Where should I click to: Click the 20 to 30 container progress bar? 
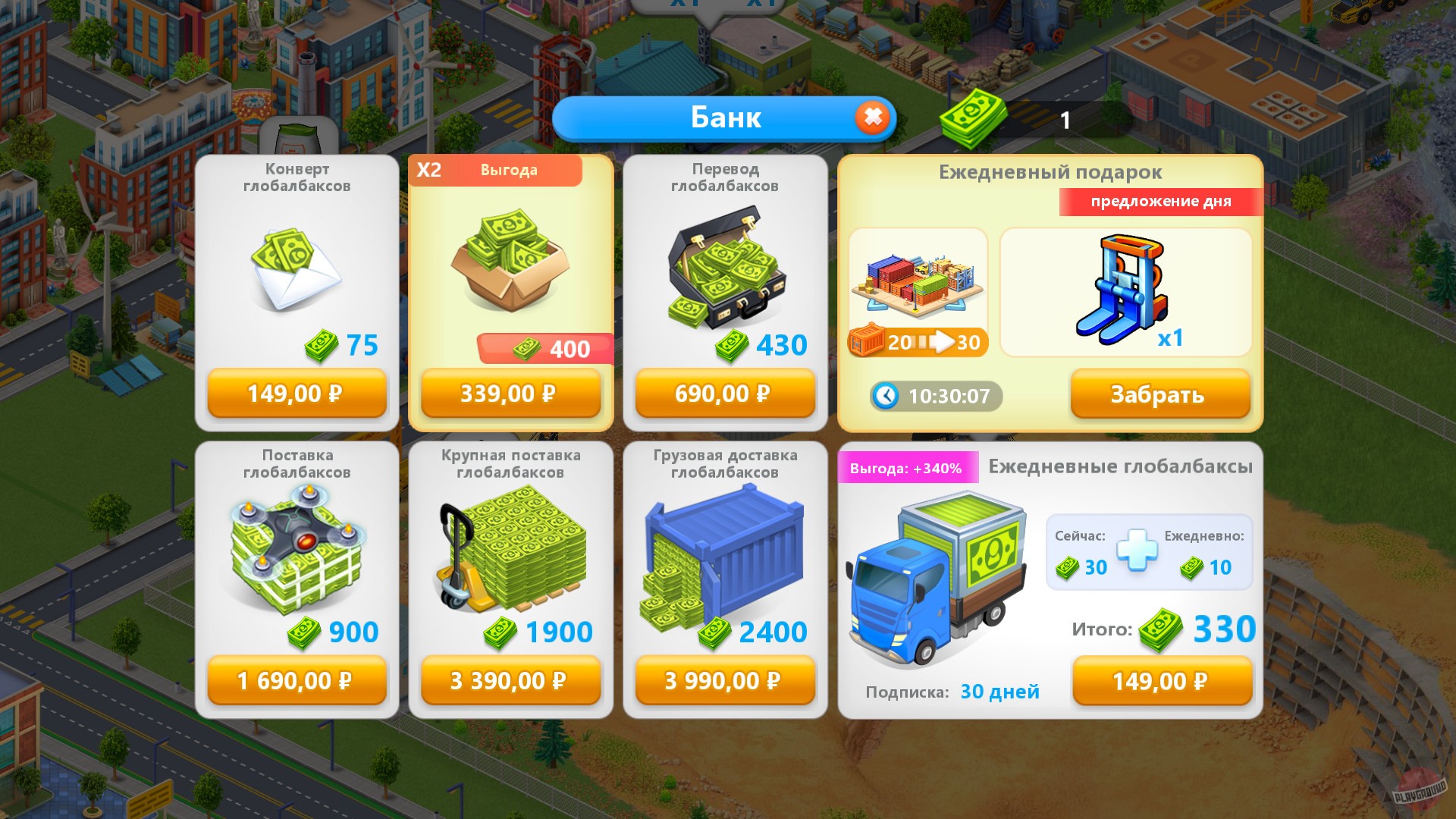pos(918,342)
